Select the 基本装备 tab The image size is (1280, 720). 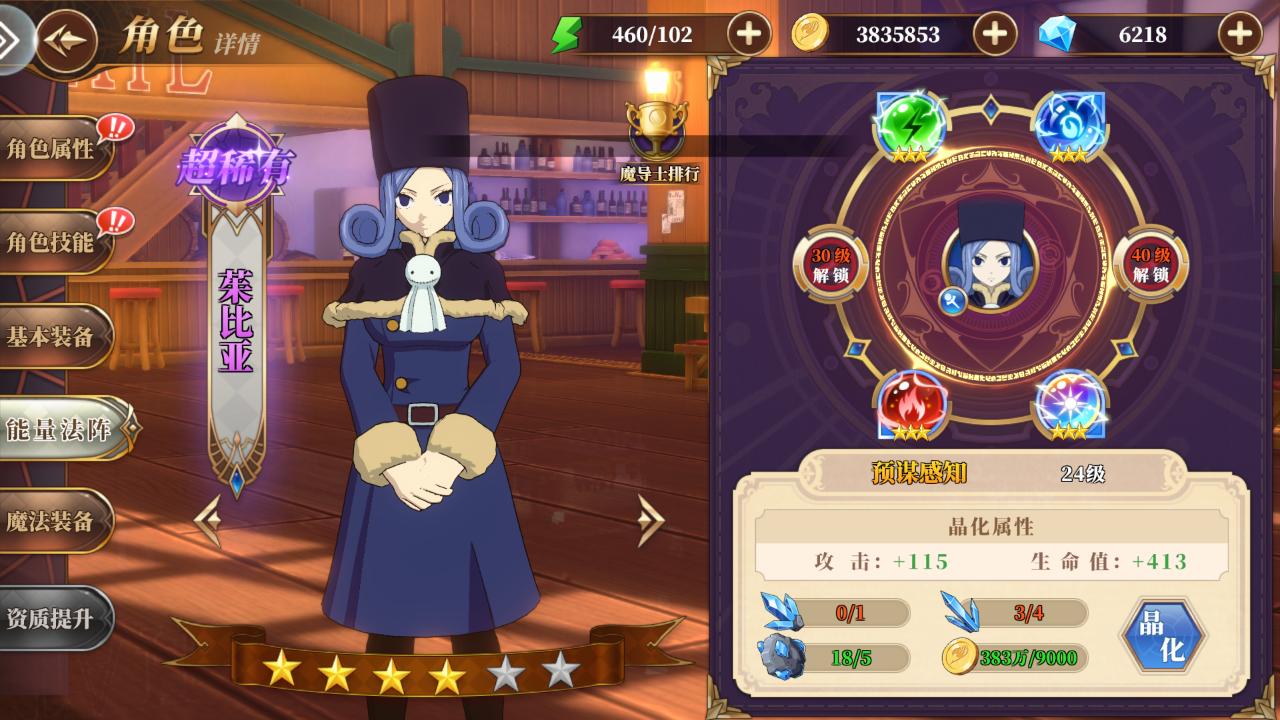[52, 337]
